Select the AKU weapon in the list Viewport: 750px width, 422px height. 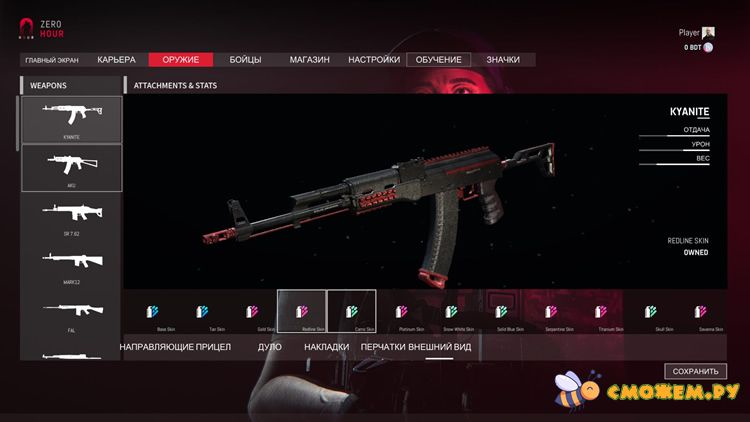(x=71, y=167)
